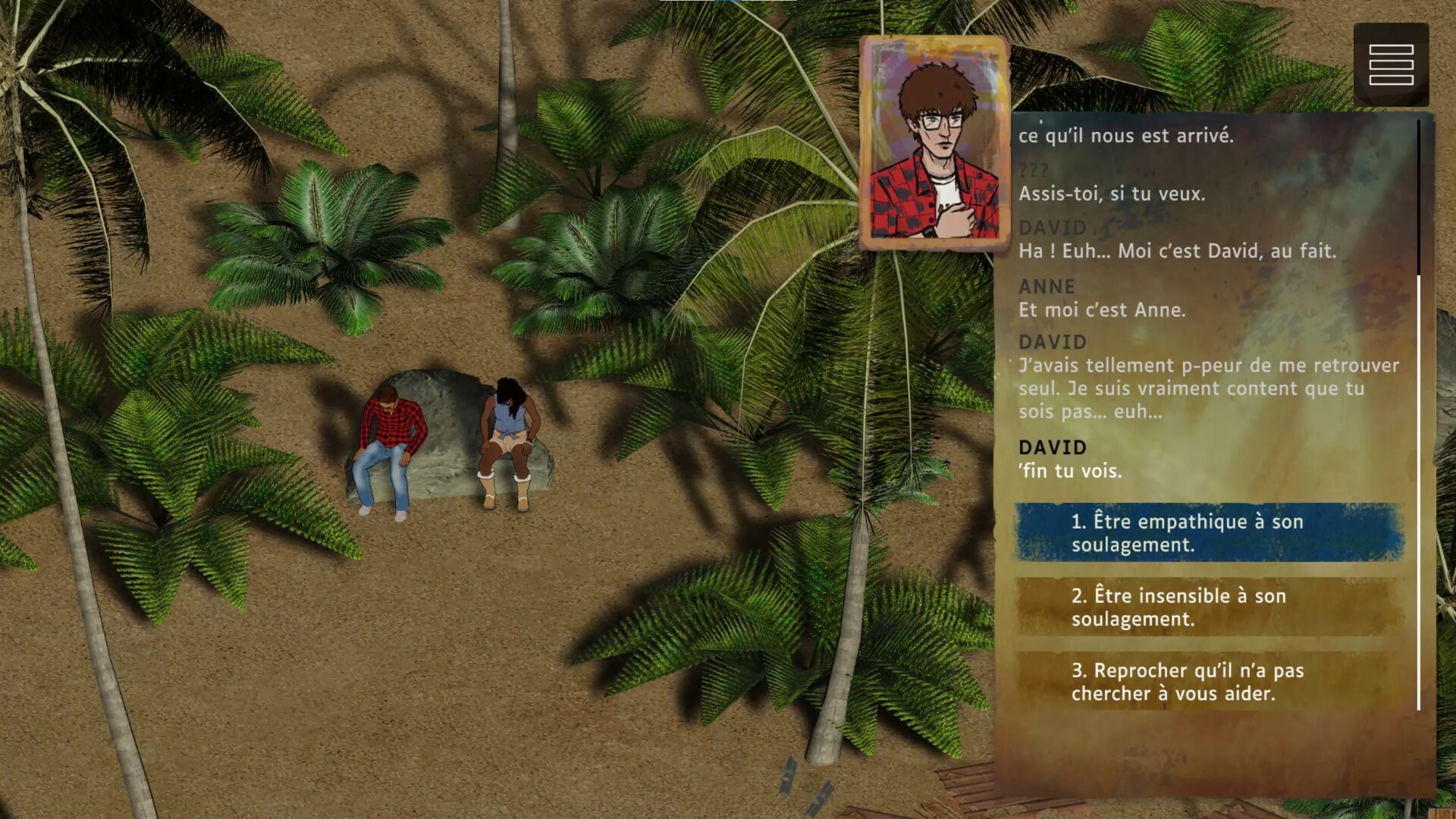Click the speaker name ANNE in the log
Screen dimensions: 1456x819
(1046, 287)
